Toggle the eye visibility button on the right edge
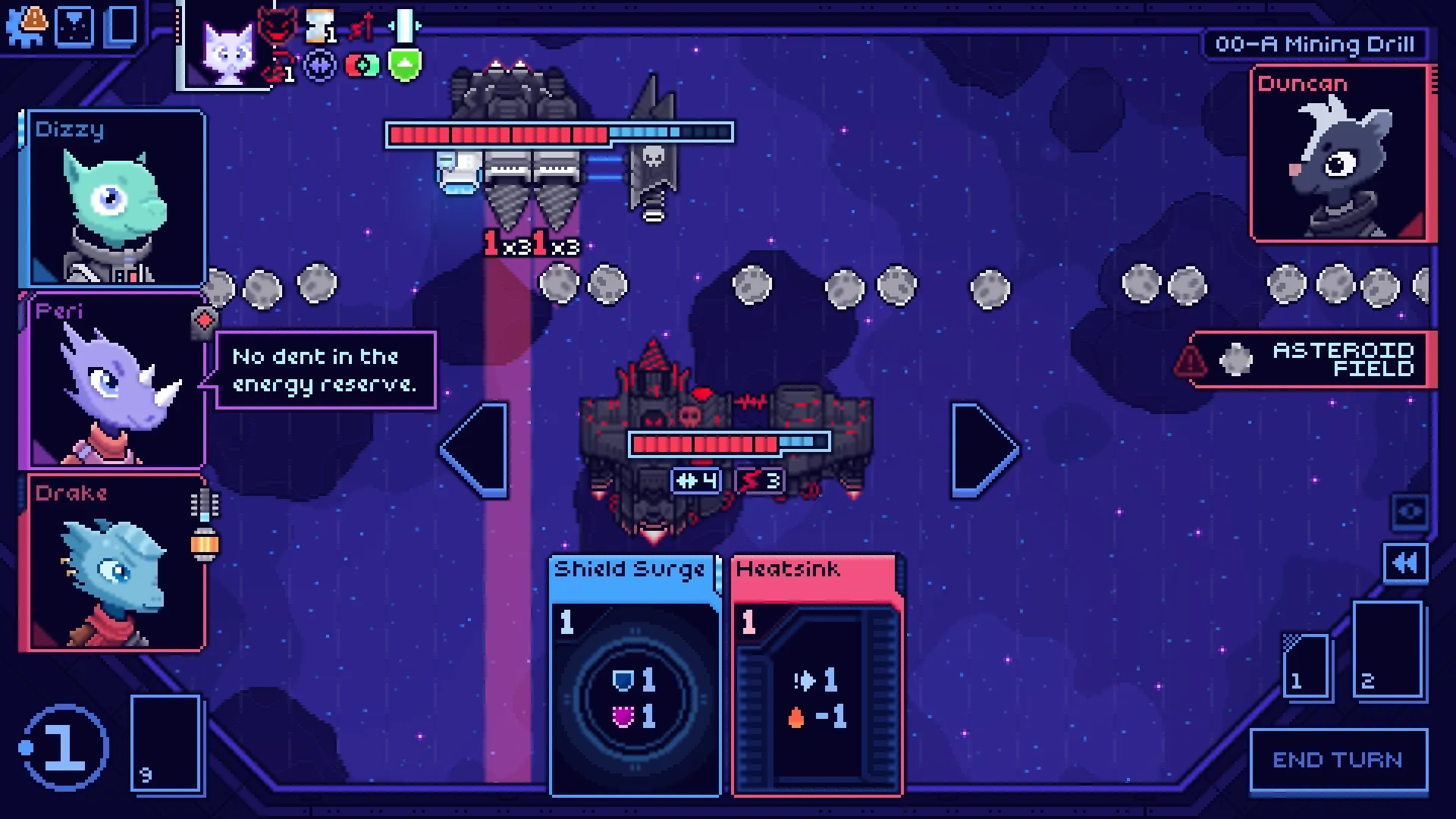 tap(1408, 512)
